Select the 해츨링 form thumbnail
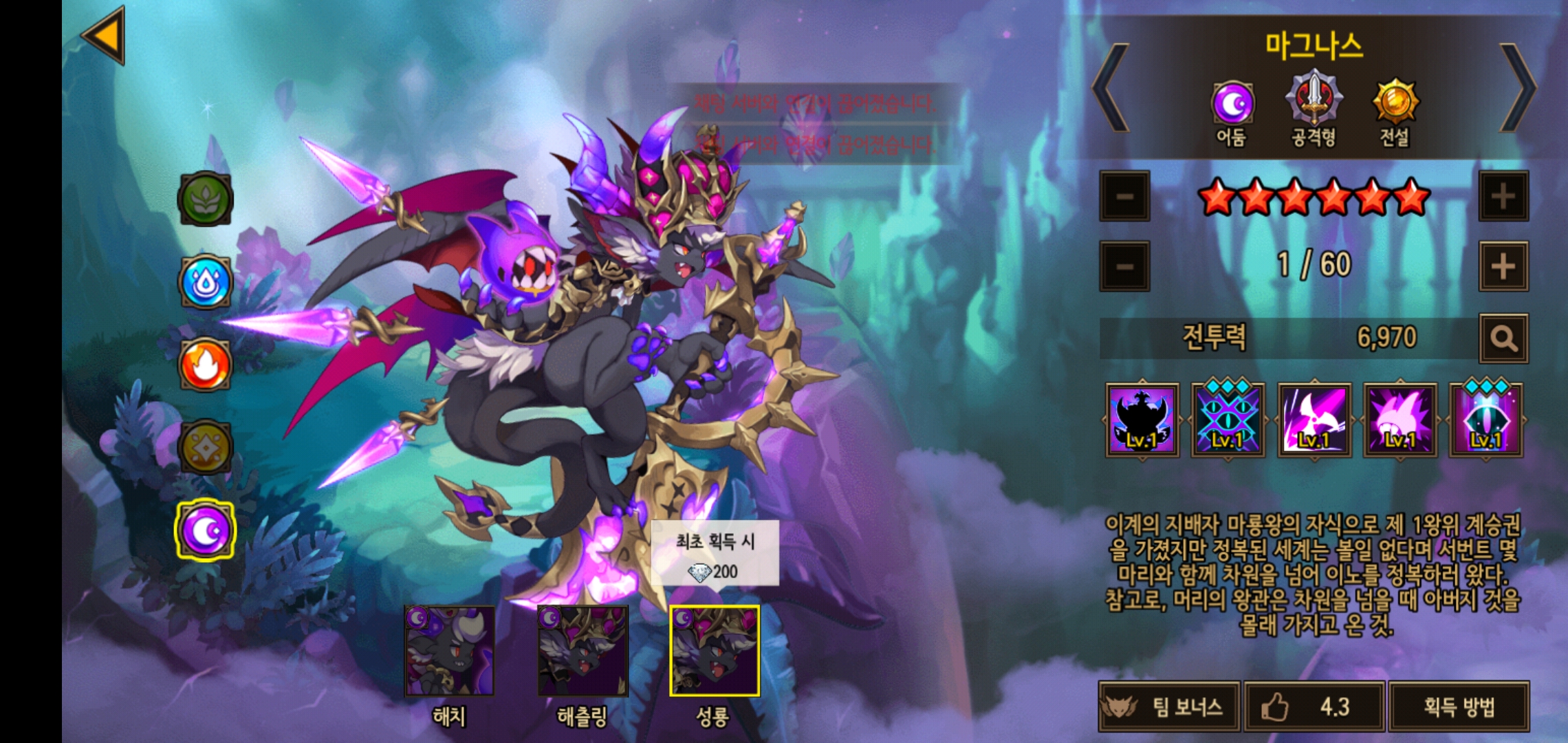Screen dimensions: 1568x743 (x=582, y=651)
